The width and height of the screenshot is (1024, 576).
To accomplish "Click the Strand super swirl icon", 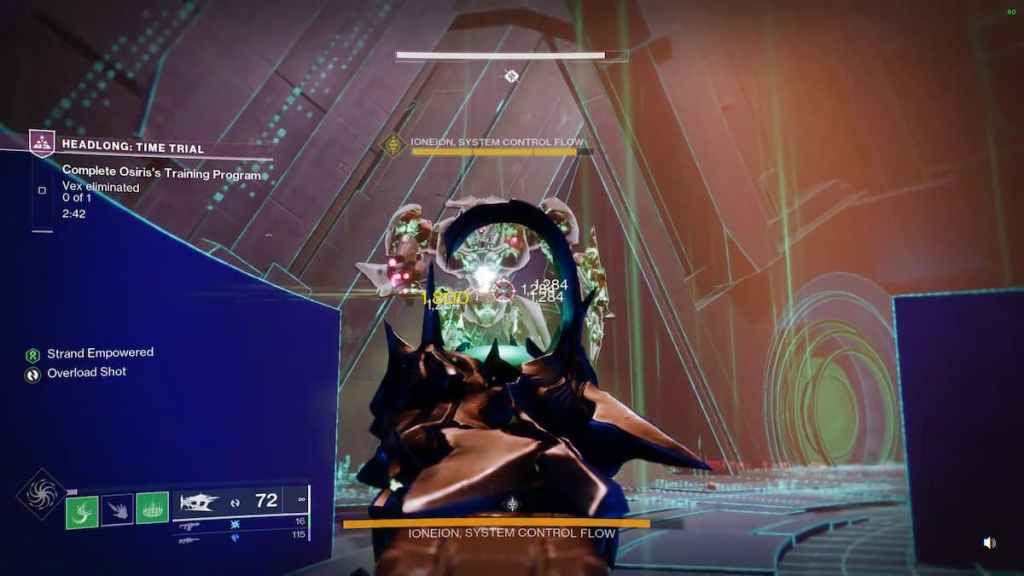I will [42, 495].
